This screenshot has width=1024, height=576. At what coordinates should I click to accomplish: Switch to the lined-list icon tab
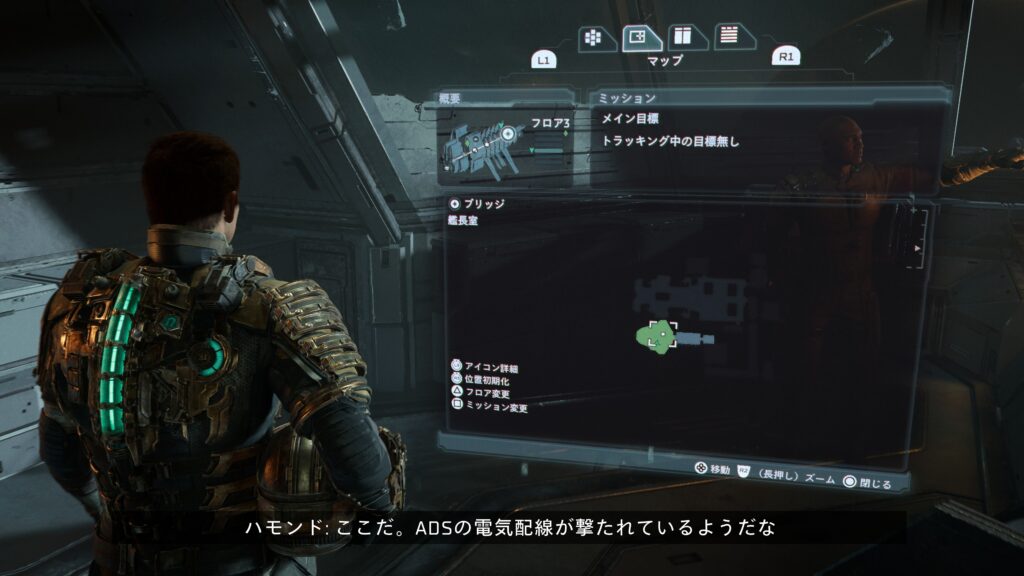[732, 36]
